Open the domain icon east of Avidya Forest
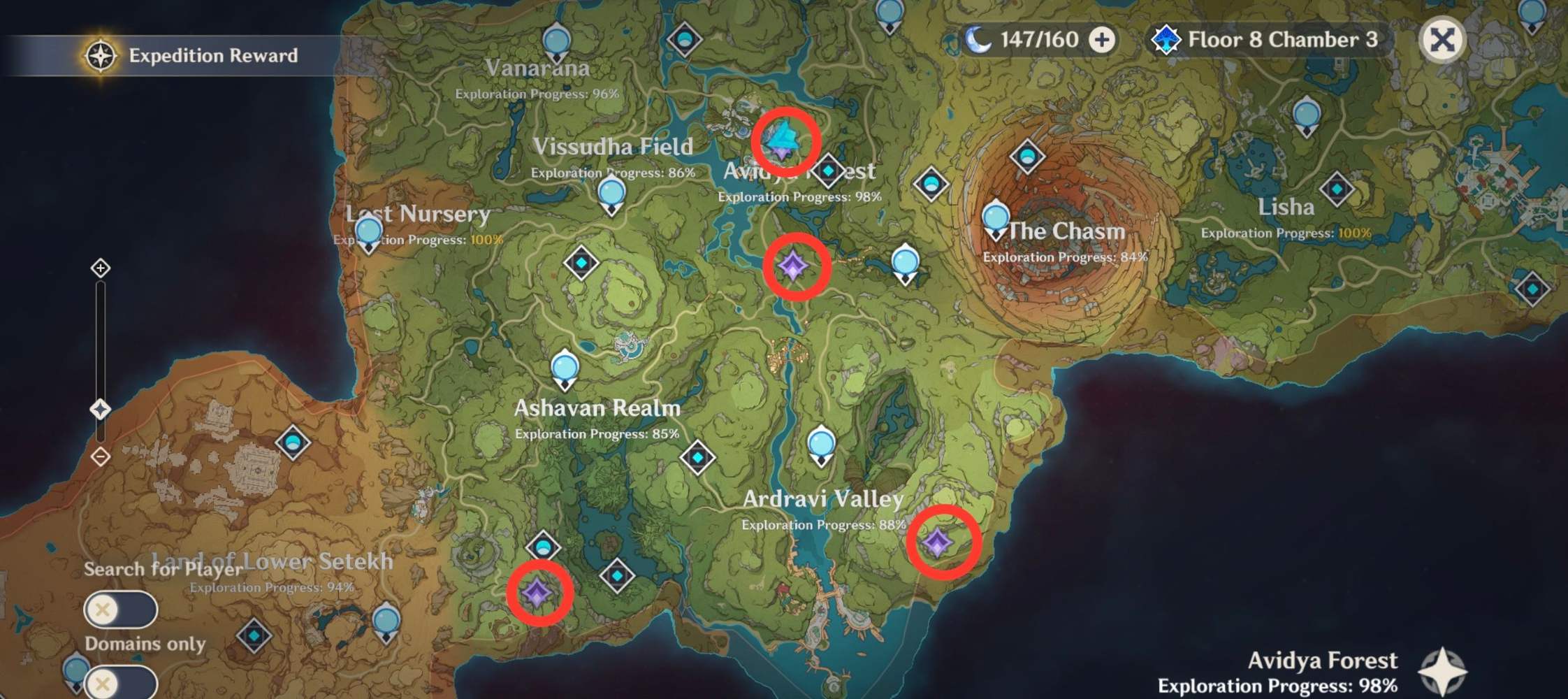1568x699 pixels. [x=829, y=168]
